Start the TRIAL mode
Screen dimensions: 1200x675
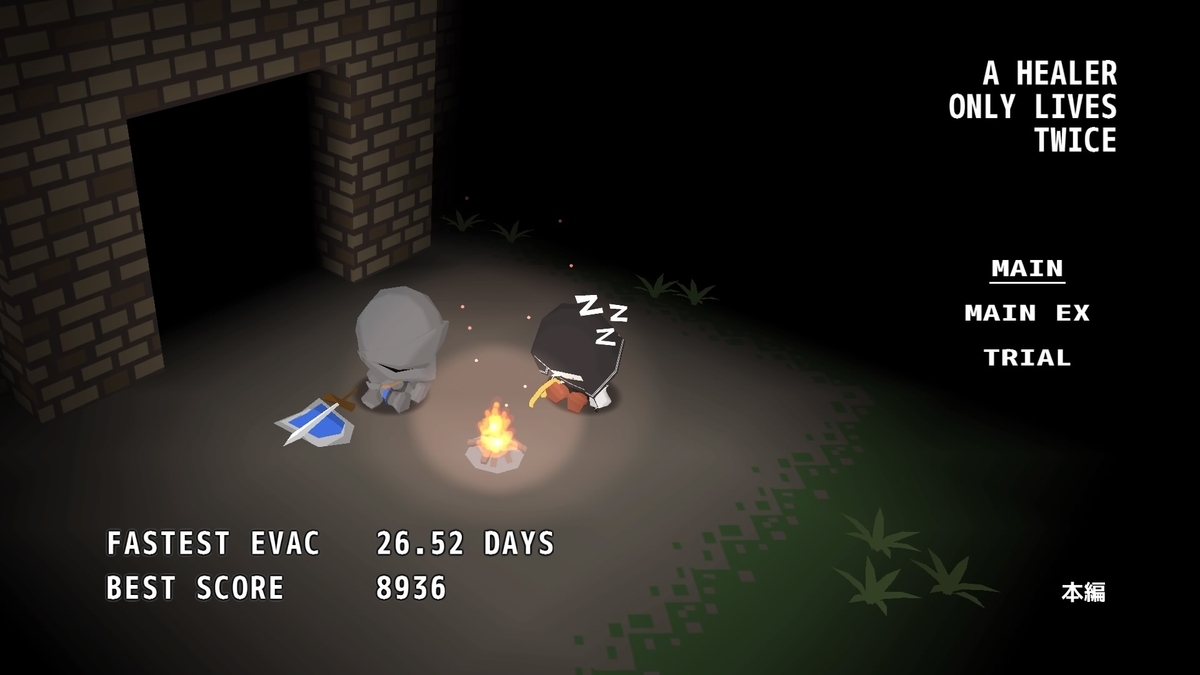1027,357
